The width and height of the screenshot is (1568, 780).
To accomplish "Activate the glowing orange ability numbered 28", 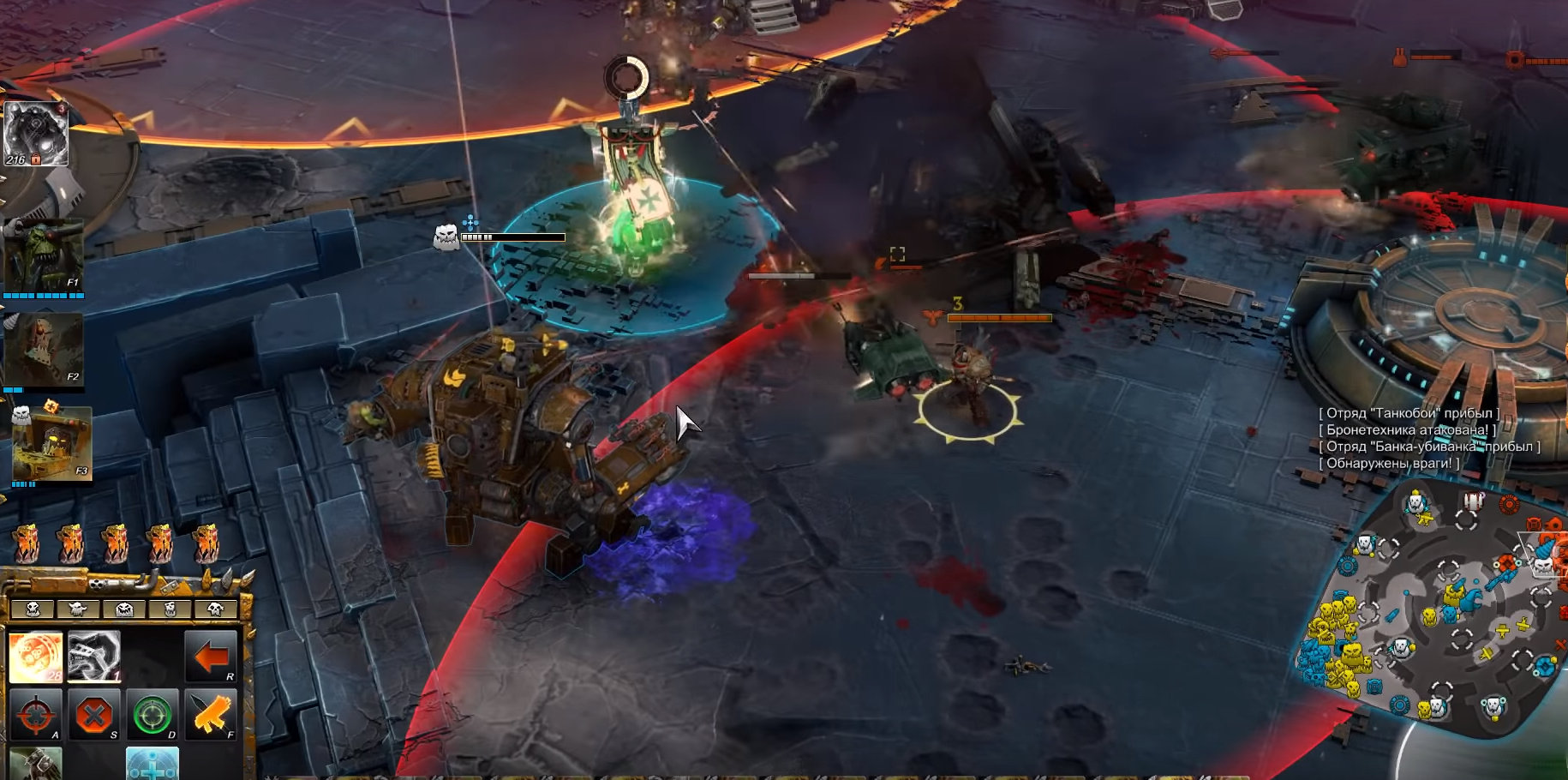I will click(36, 657).
